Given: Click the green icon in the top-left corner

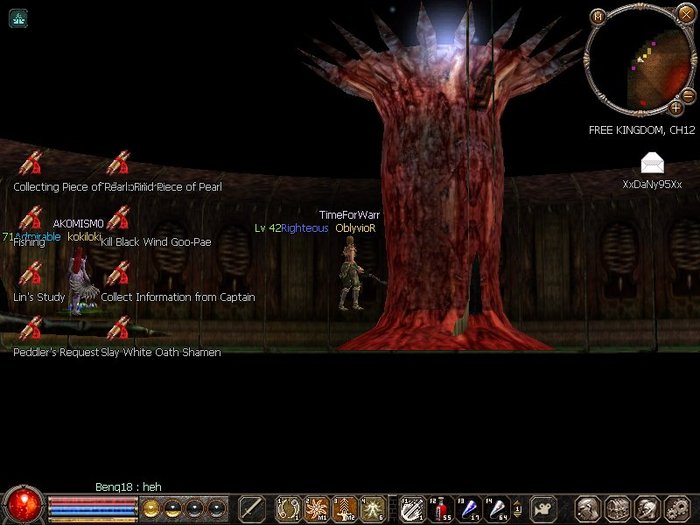Looking at the screenshot, I should pos(18,18).
